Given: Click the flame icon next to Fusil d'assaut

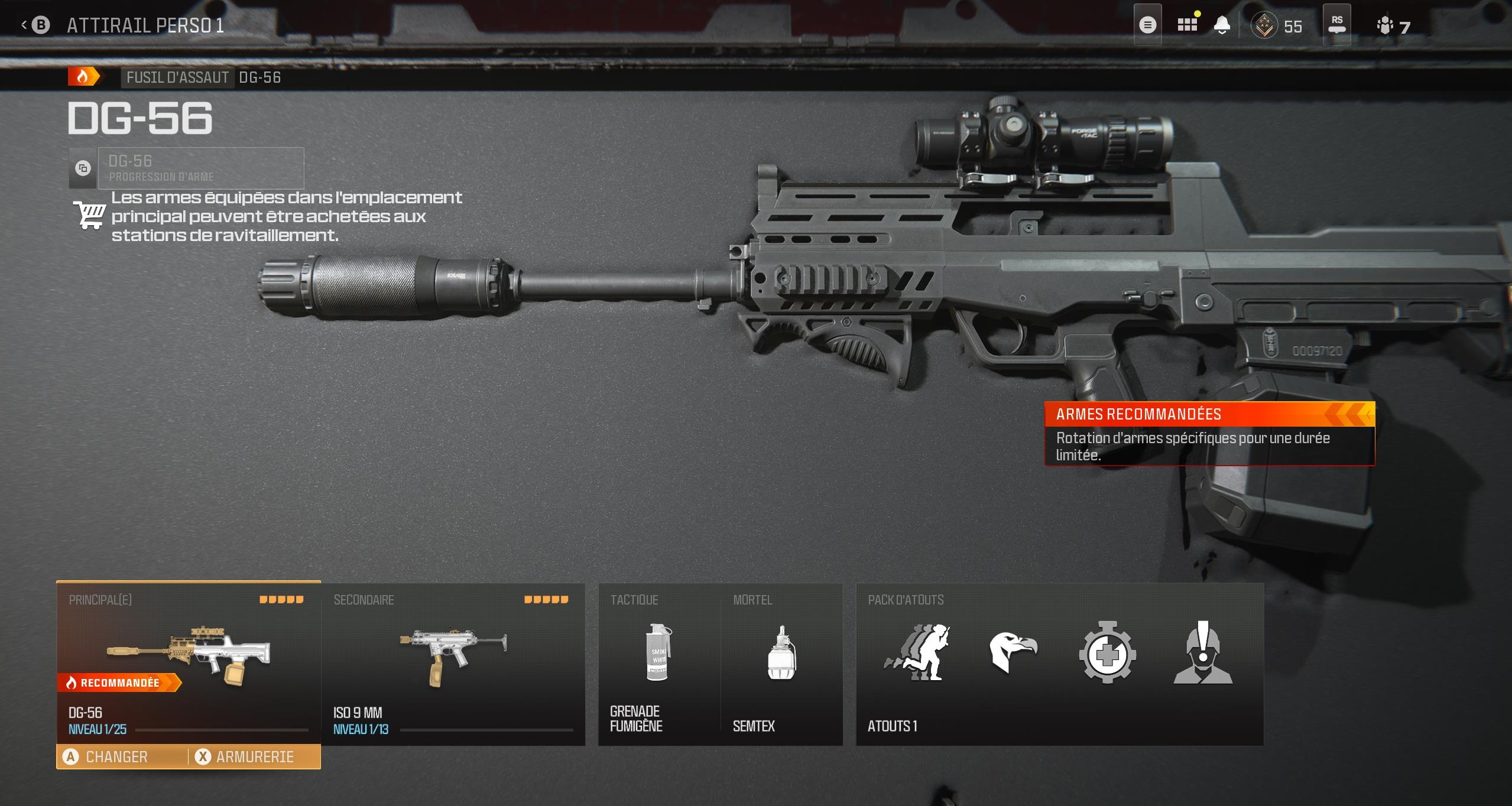Looking at the screenshot, I should [x=83, y=76].
